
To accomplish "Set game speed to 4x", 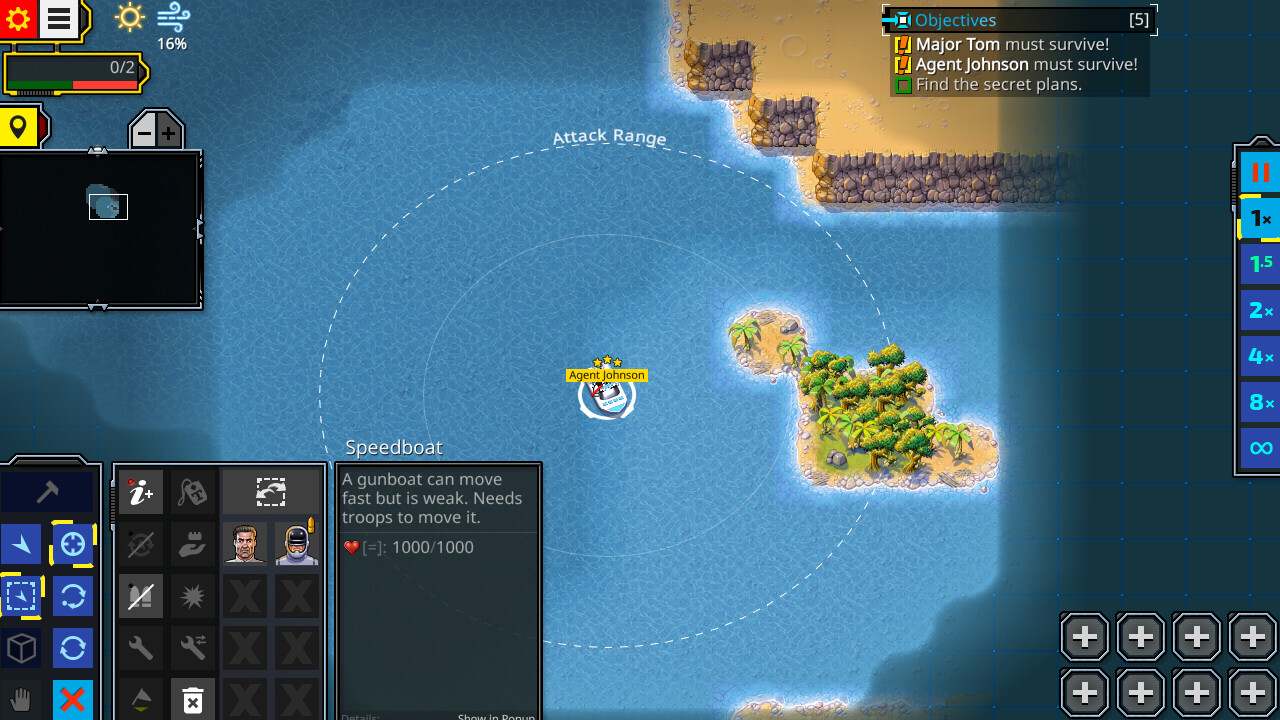I will pyautogui.click(x=1259, y=355).
